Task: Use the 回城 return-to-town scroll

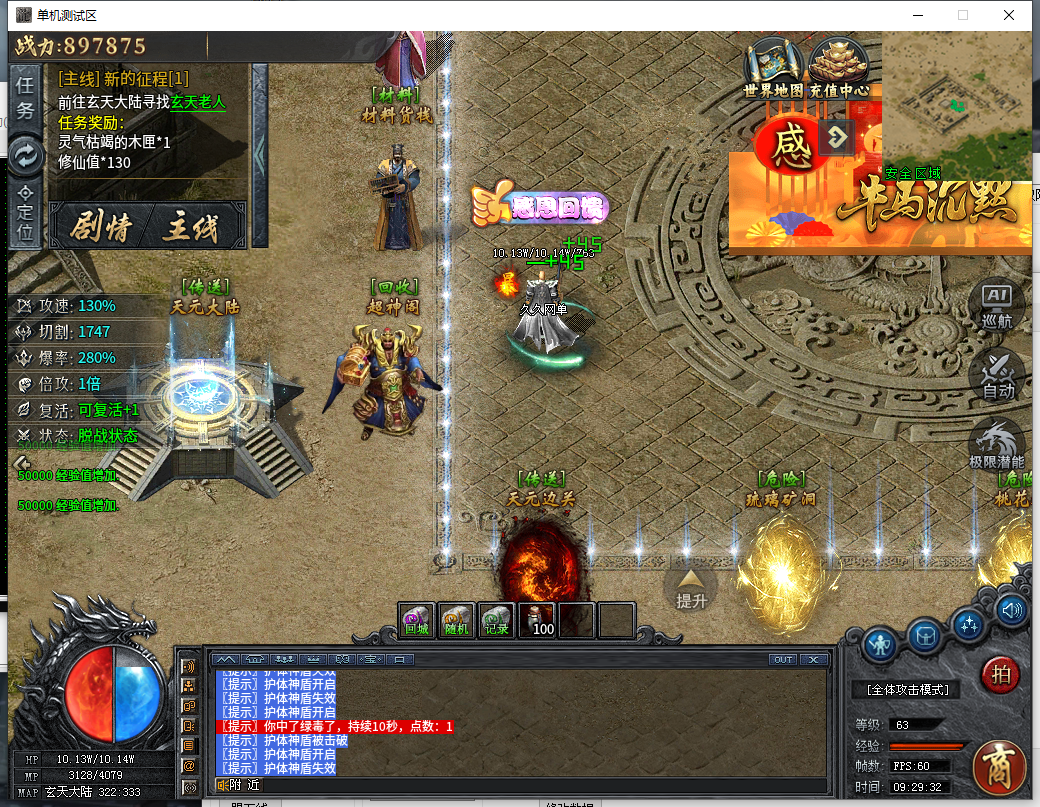Action: (417, 620)
